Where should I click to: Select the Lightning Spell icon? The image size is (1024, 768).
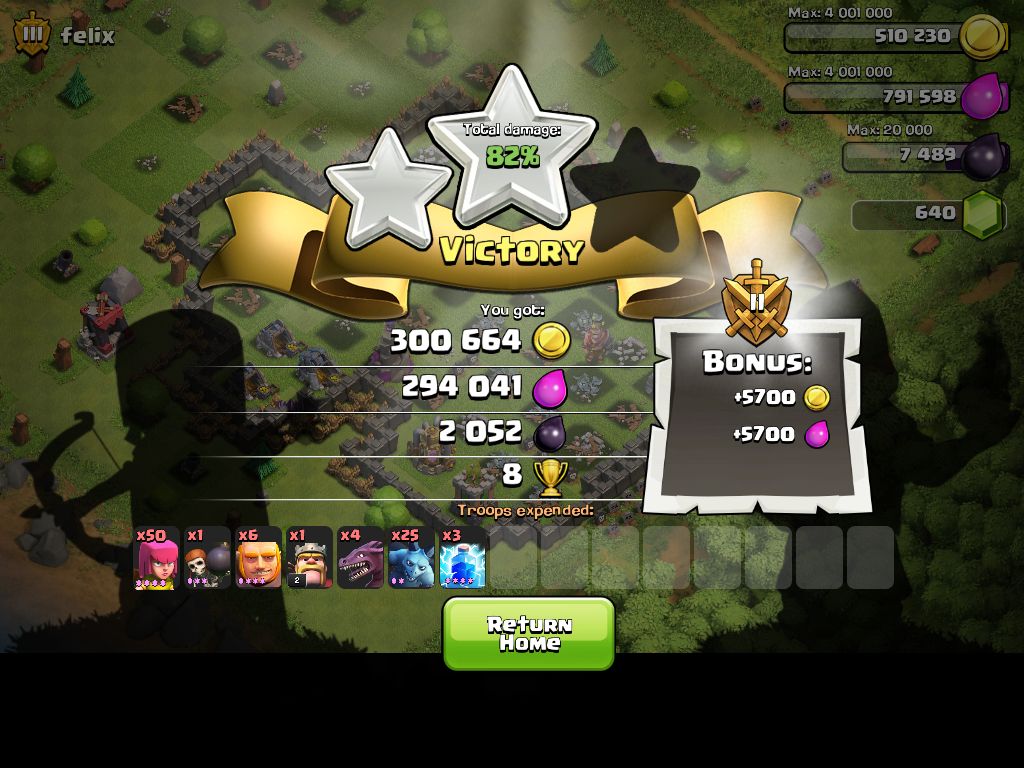click(x=463, y=558)
